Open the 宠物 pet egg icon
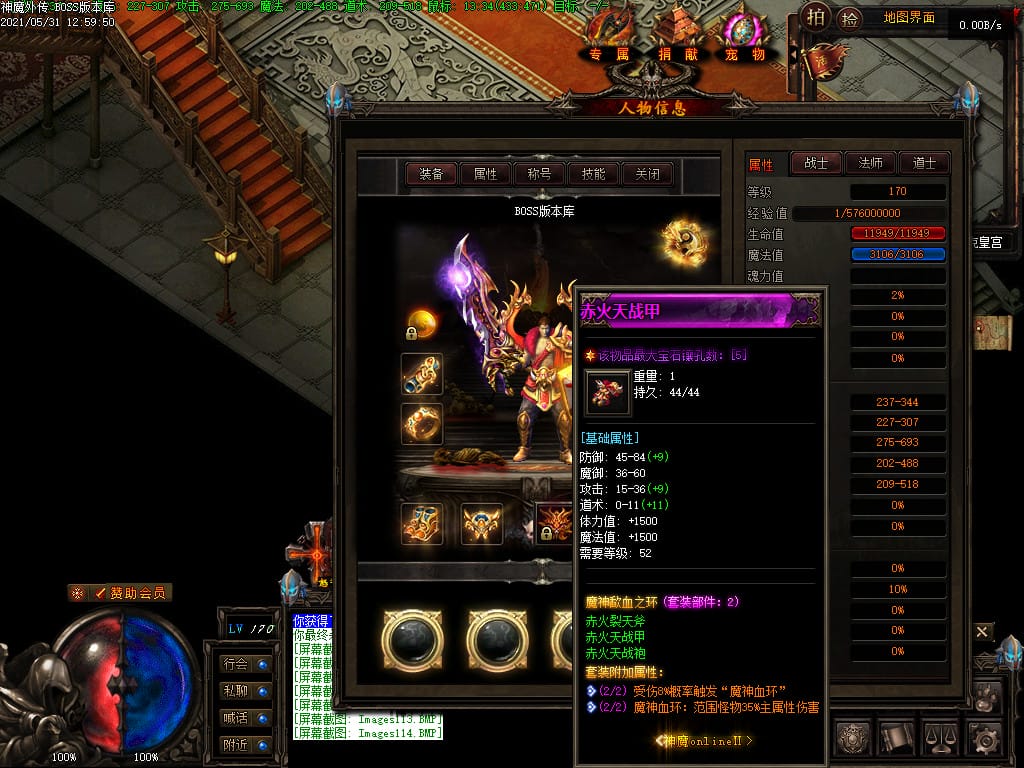 point(744,36)
